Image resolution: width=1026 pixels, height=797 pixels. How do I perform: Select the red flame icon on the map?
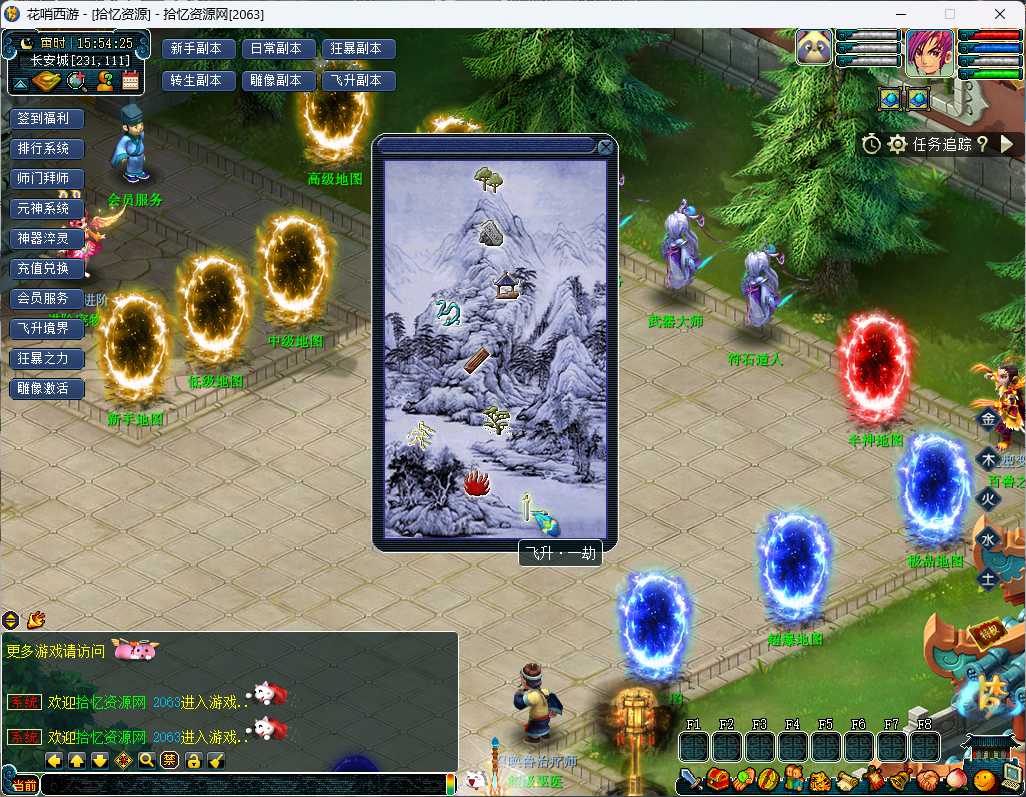coord(478,484)
